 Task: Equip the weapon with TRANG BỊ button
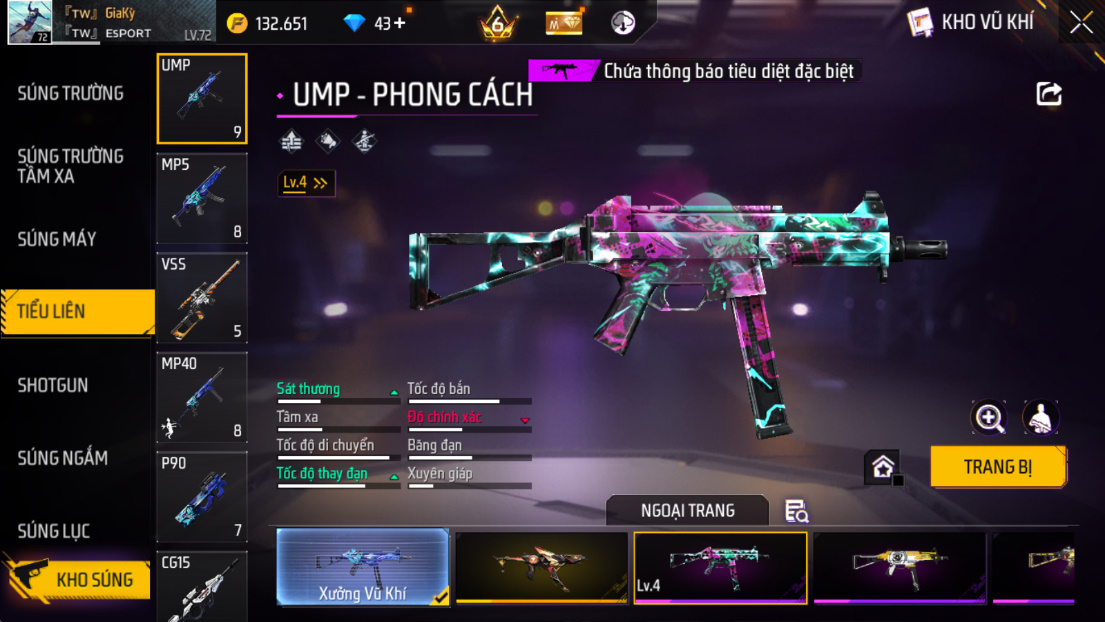click(997, 467)
